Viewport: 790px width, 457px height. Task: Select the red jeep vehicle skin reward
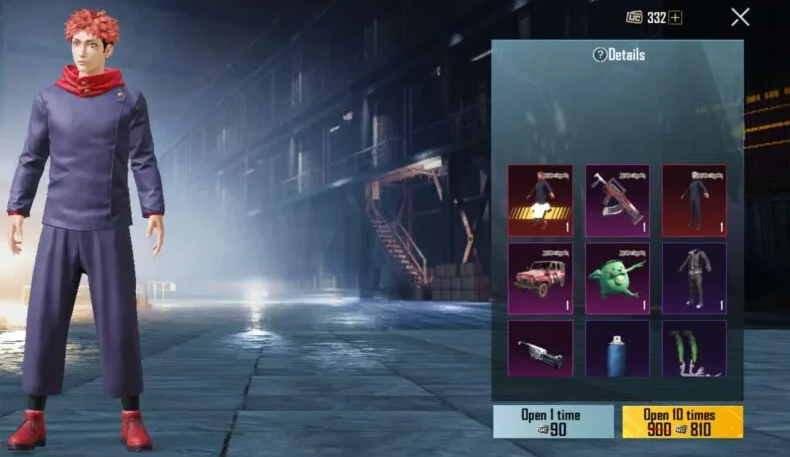(540, 278)
